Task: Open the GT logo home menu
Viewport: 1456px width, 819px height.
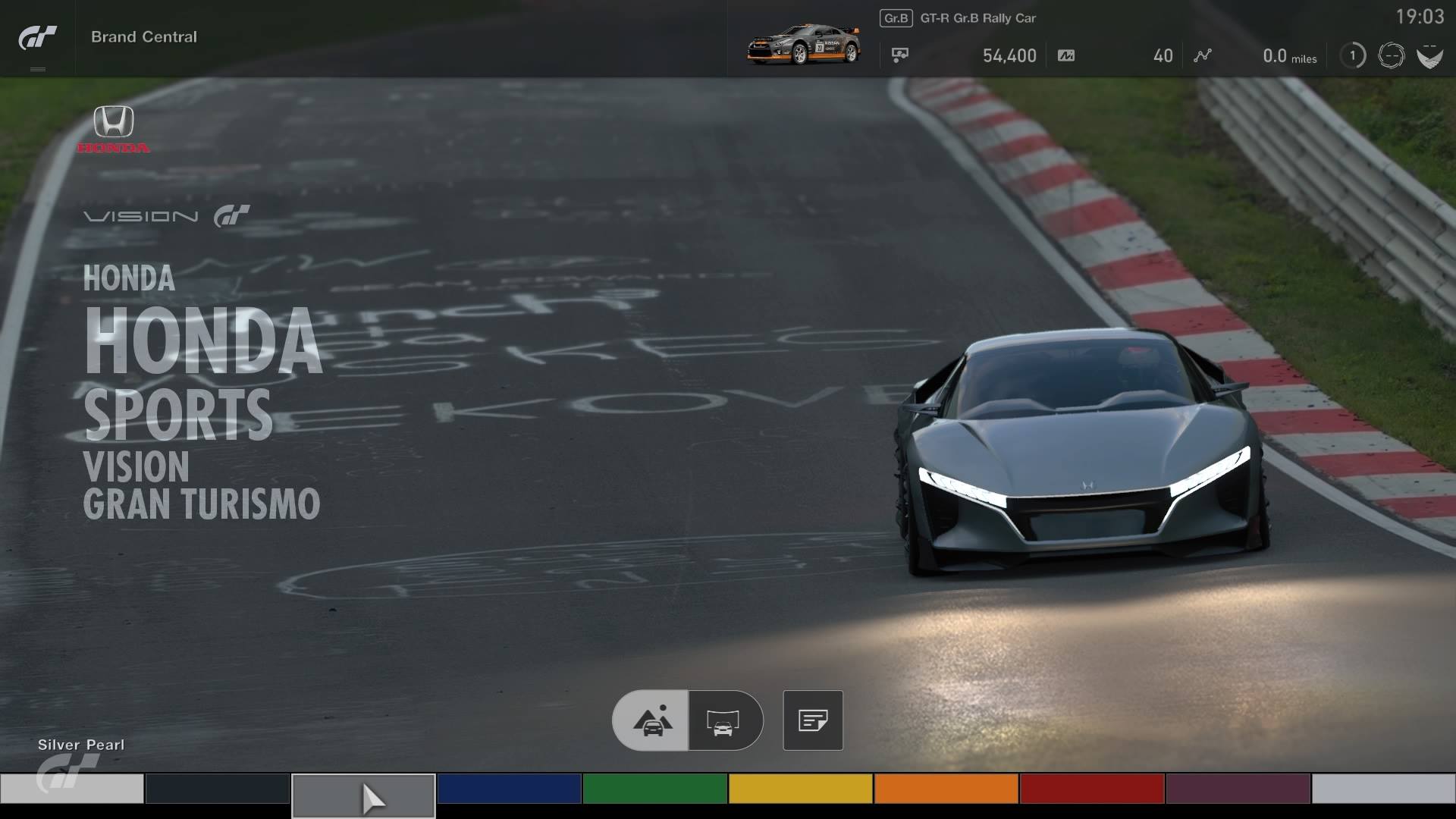Action: click(x=37, y=38)
